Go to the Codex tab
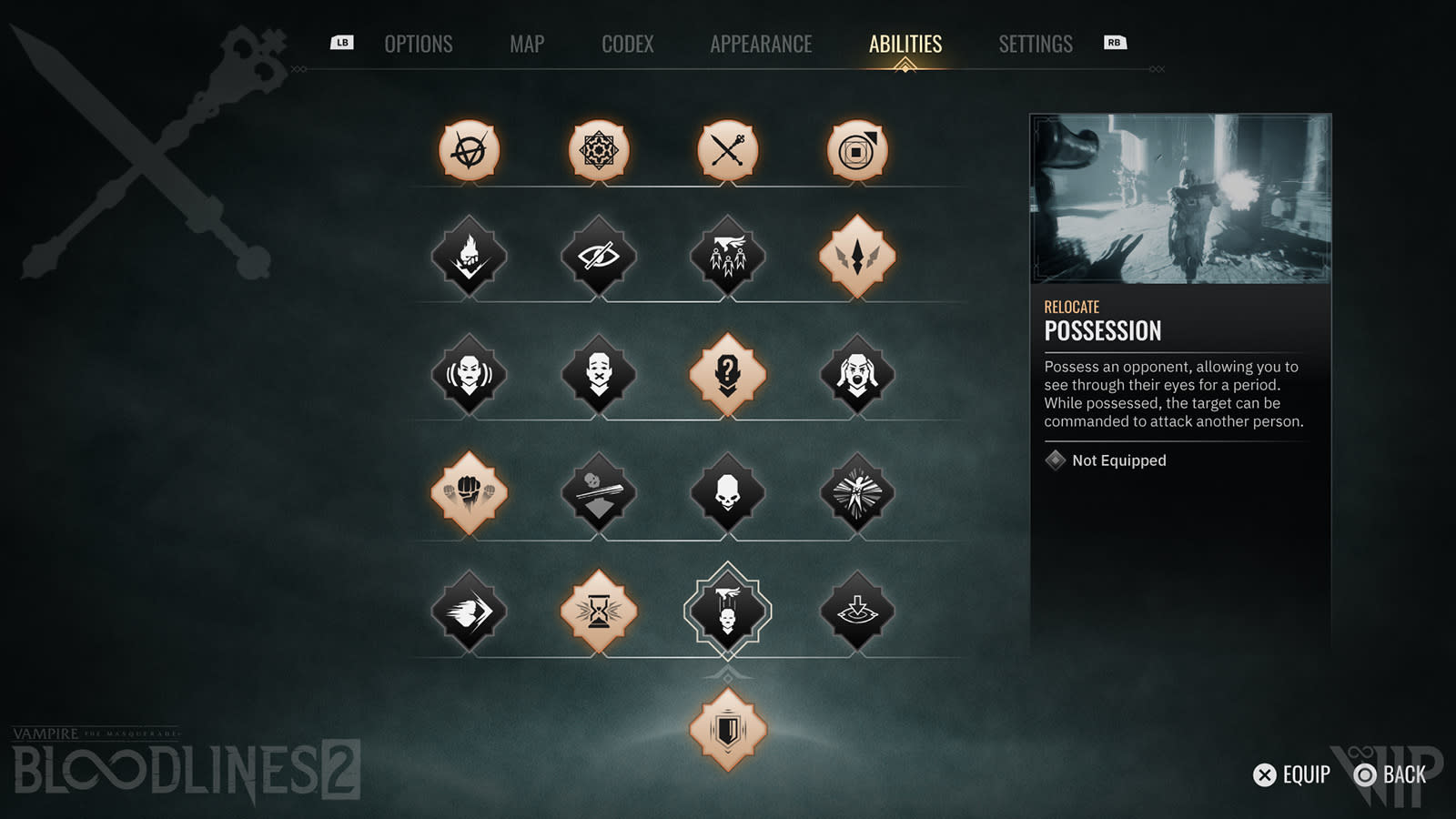Screen dimensions: 1456x819 (x=627, y=44)
